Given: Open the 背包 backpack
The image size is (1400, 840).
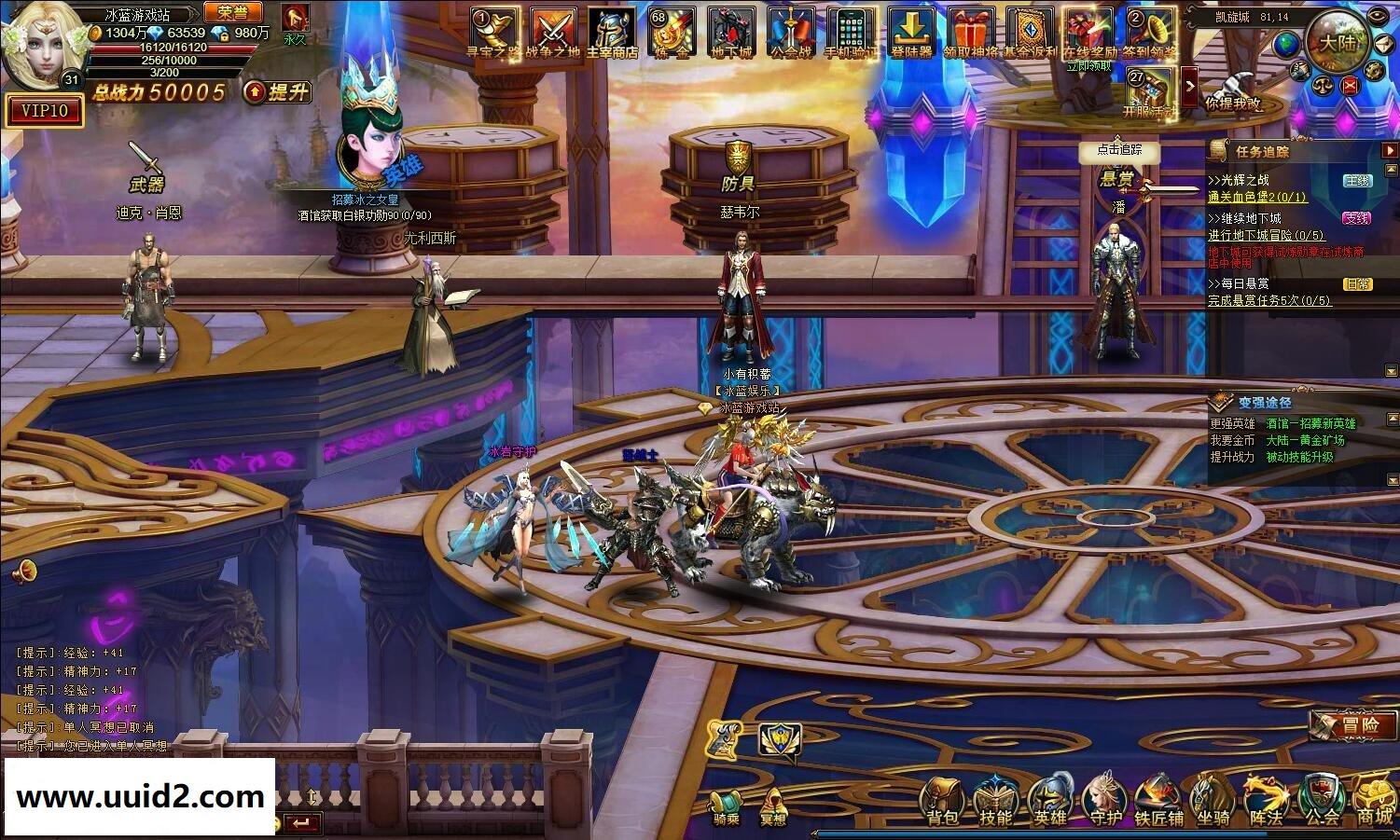Looking at the screenshot, I should 943,802.
